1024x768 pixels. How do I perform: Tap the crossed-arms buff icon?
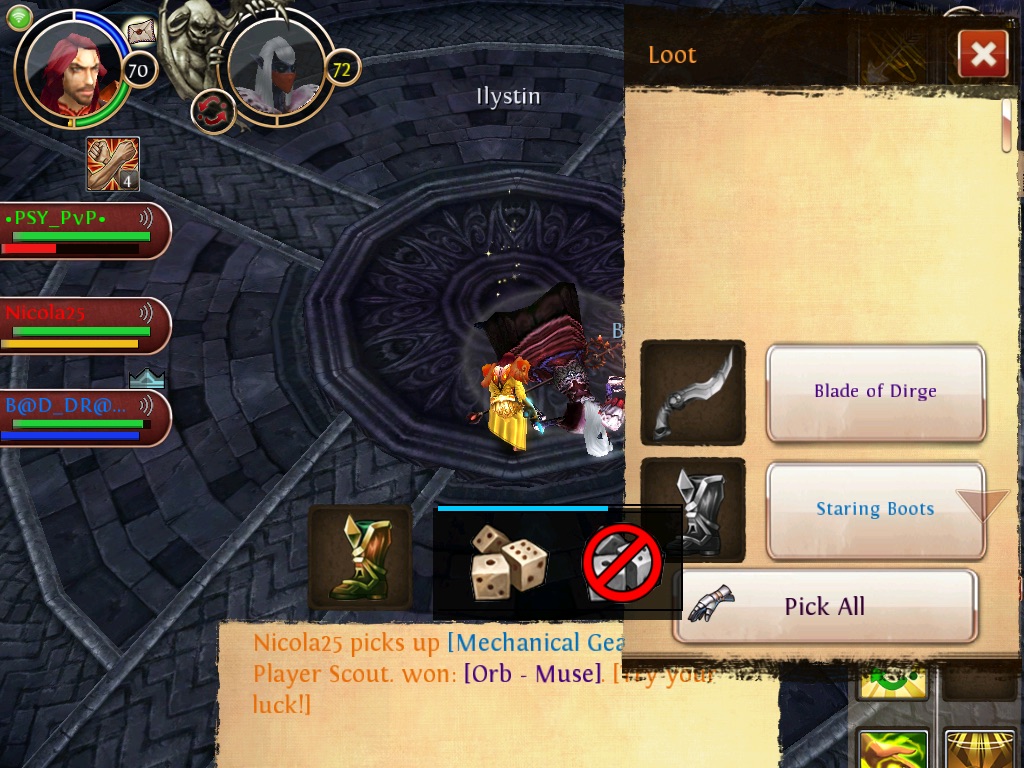tap(112, 164)
